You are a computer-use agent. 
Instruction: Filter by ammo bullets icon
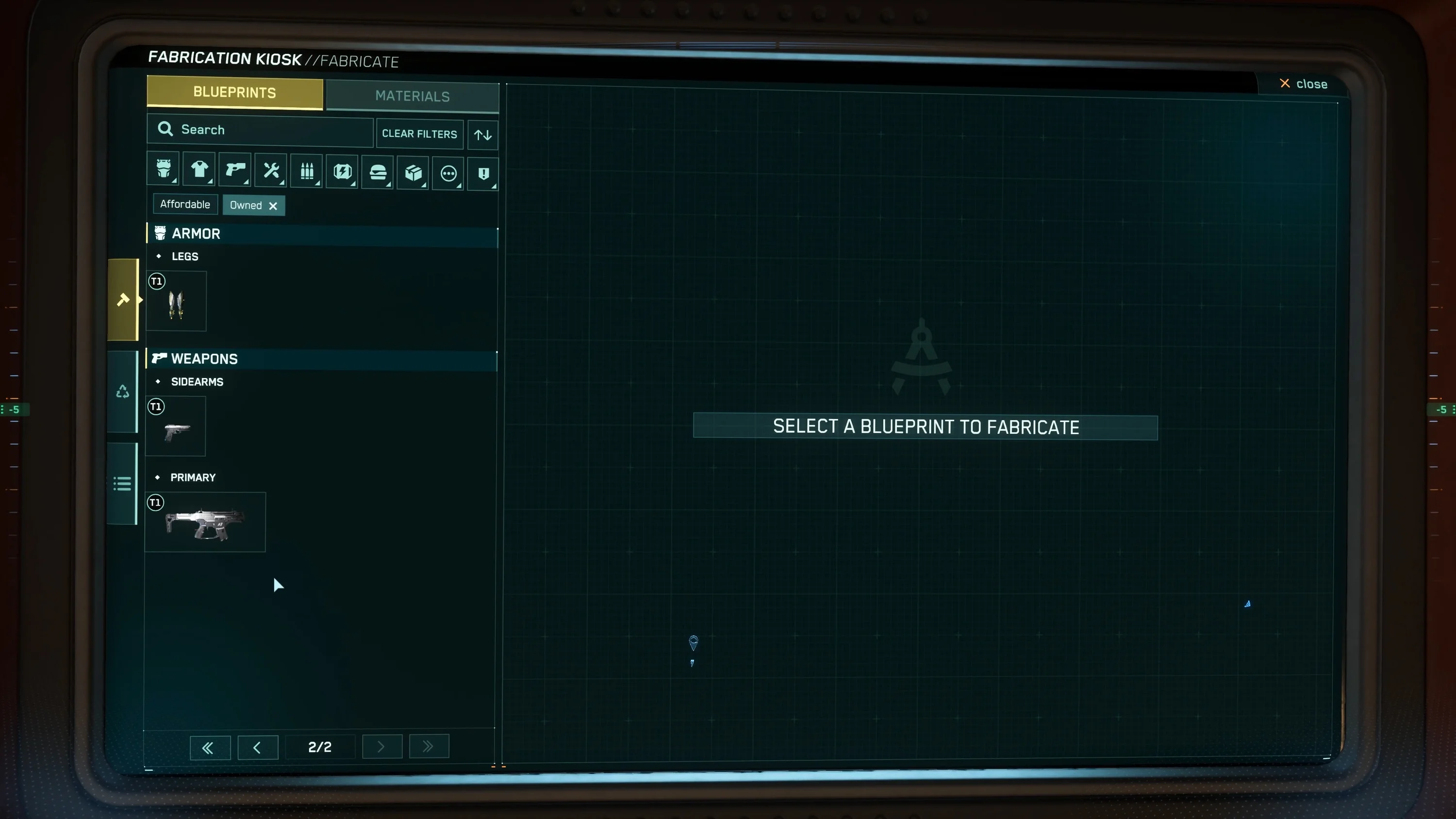[307, 171]
